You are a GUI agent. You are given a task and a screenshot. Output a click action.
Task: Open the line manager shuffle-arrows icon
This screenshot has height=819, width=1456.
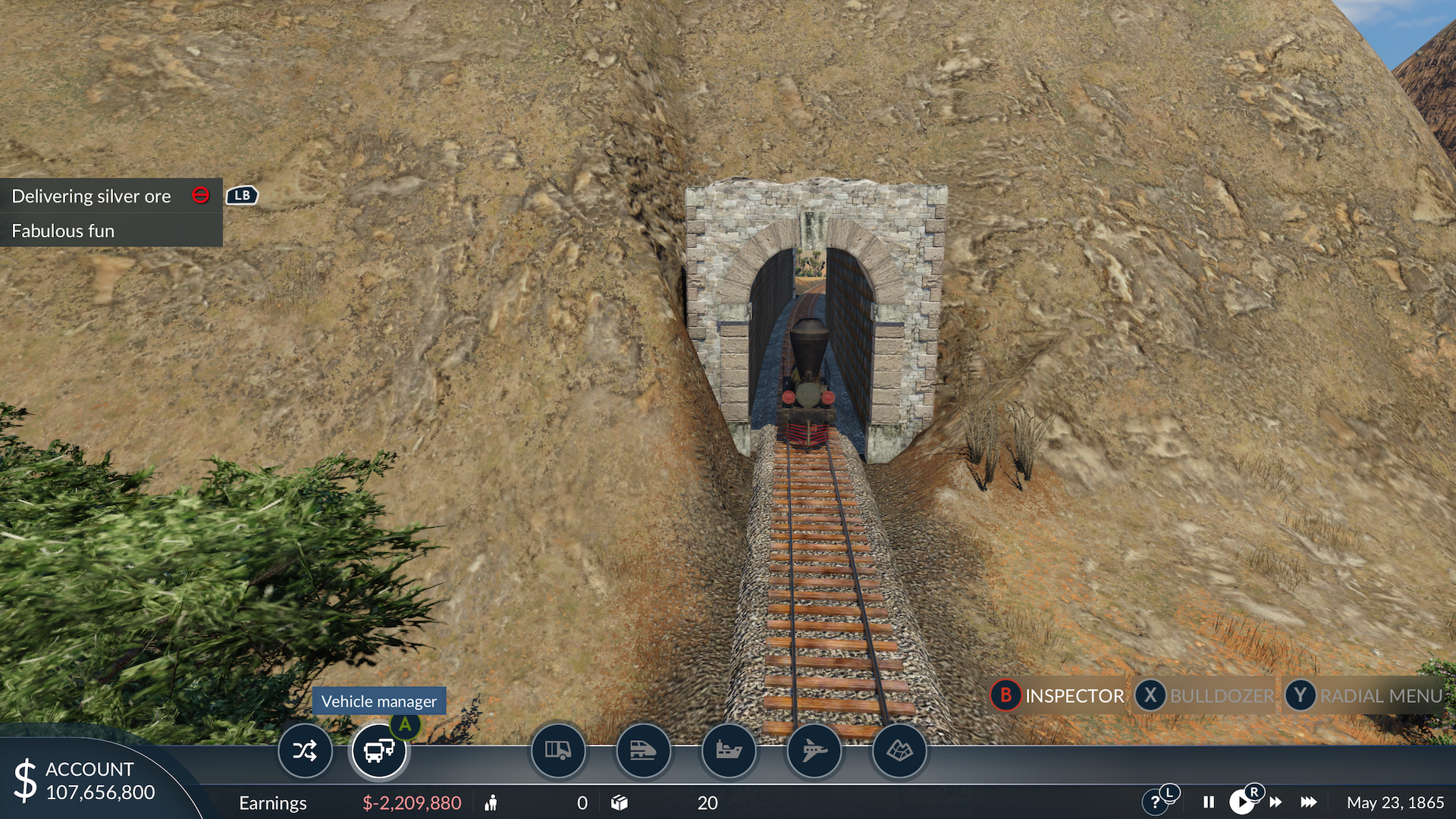click(x=305, y=752)
